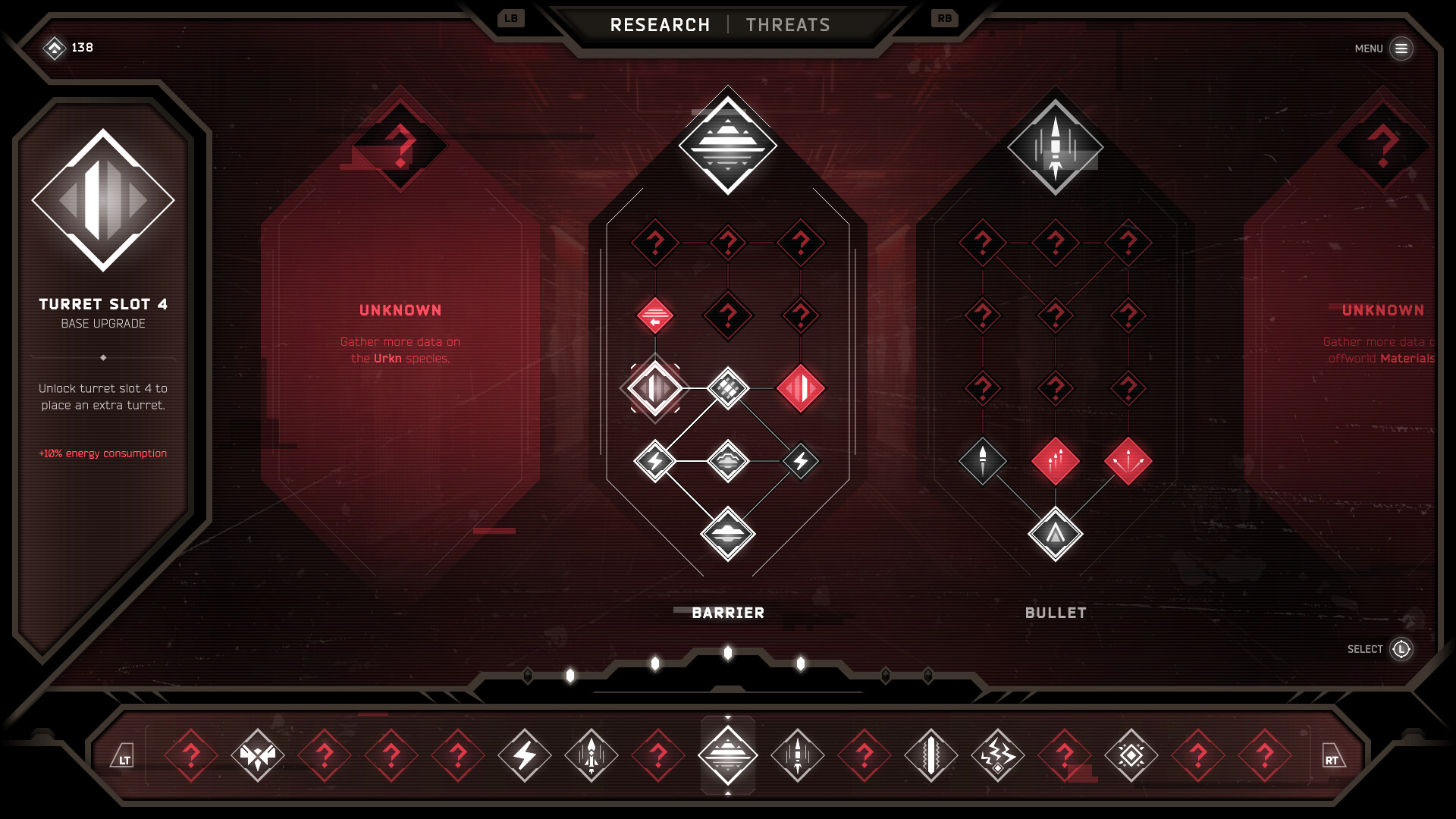The image size is (1456, 819).
Task: Switch to the THREATS tab
Action: [789, 24]
